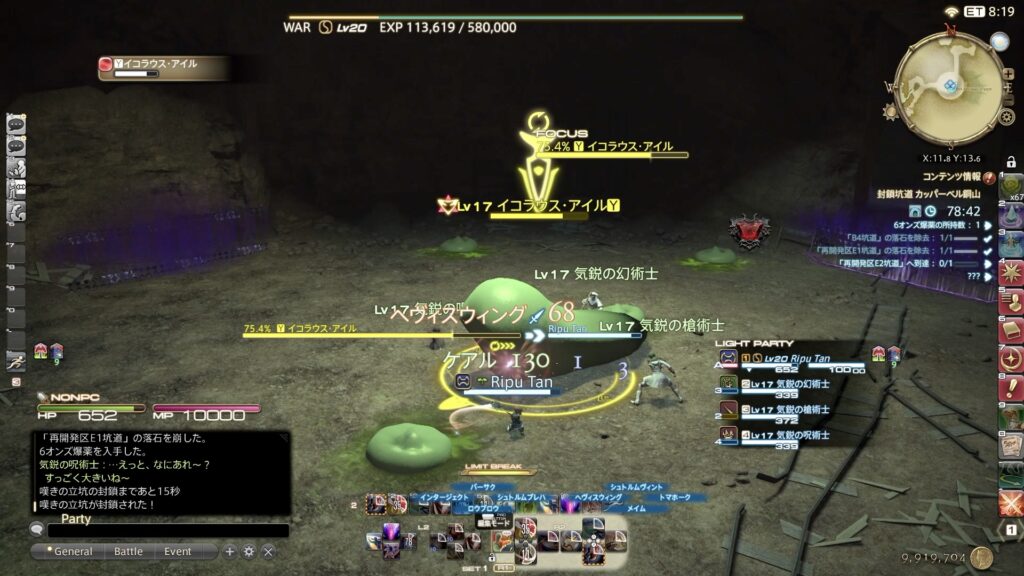Click the イコラウス・アイル enmity list entry
1024x576 pixels.
pos(158,65)
